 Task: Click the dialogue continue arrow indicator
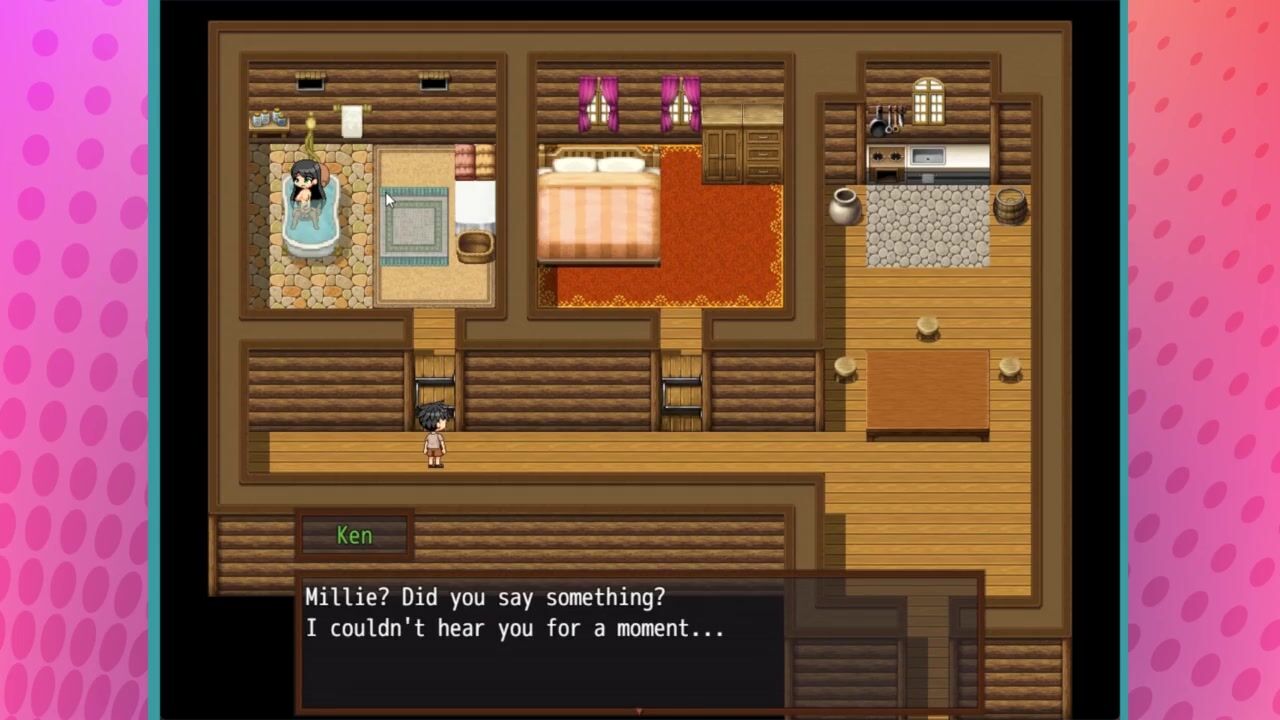click(x=639, y=711)
